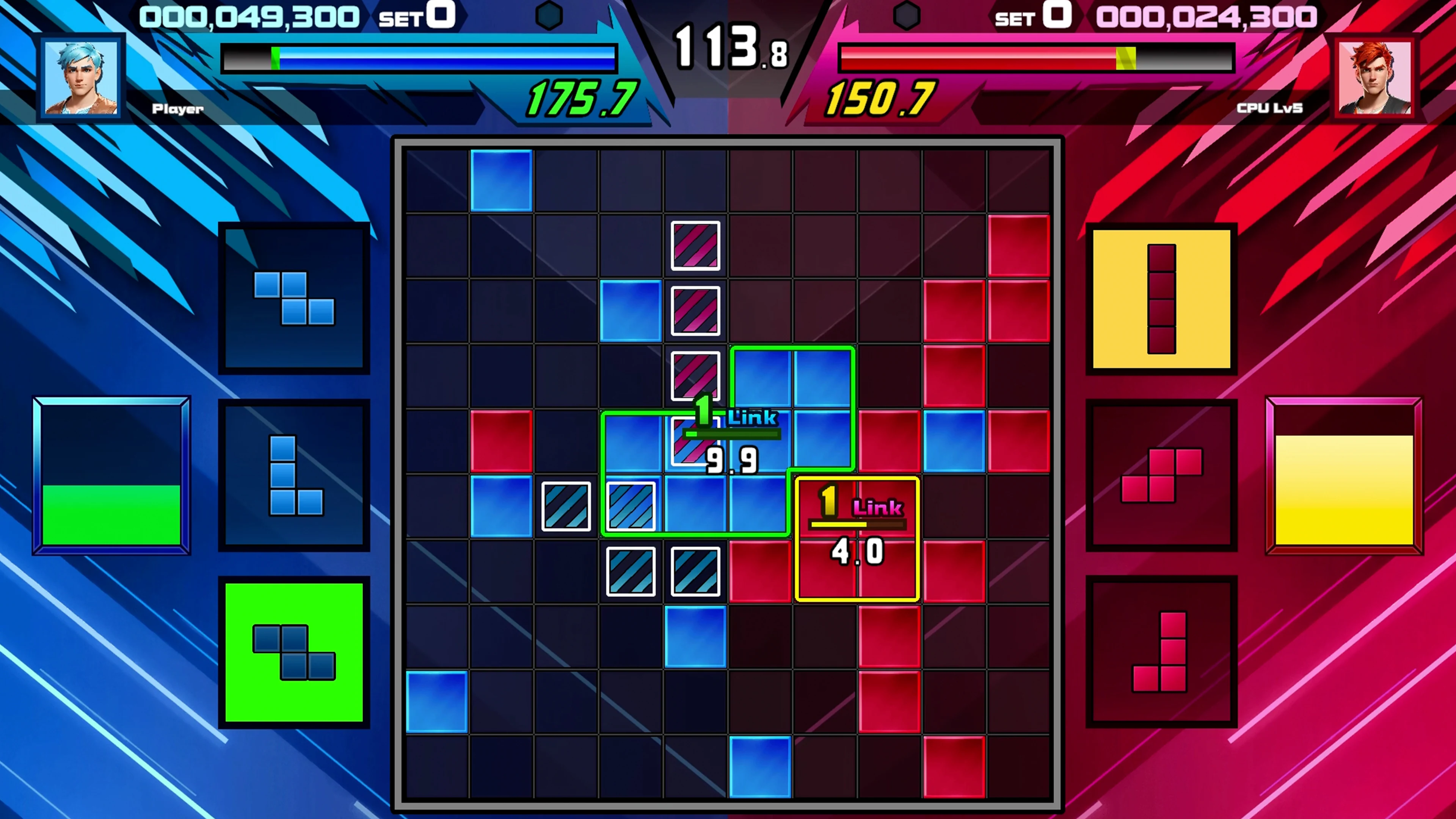The height and width of the screenshot is (819, 1456).
Task: Select the green-highlighted Z piece slot
Action: pos(294,652)
